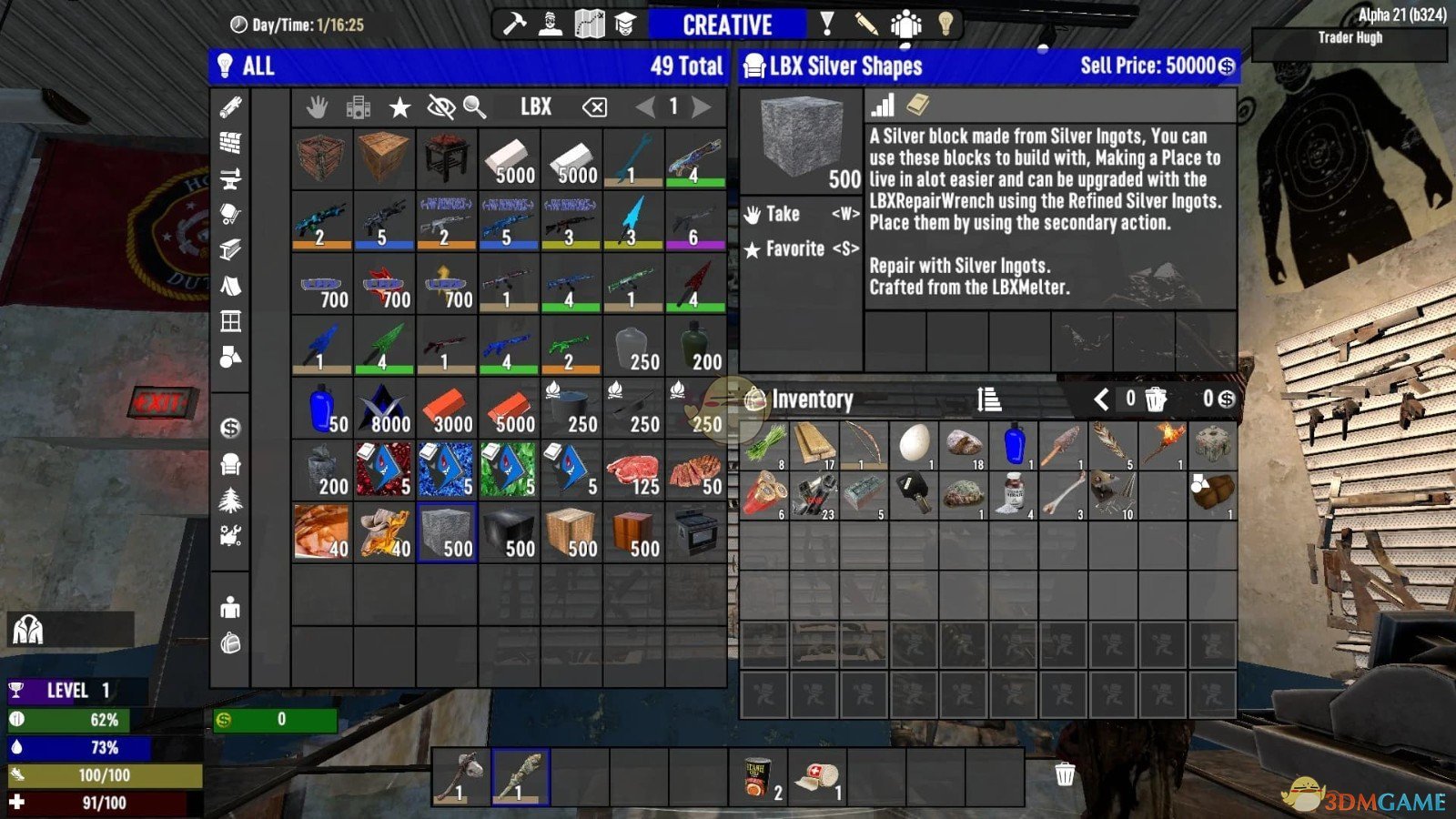
Task: Open the inventory sort options icon
Action: [987, 399]
